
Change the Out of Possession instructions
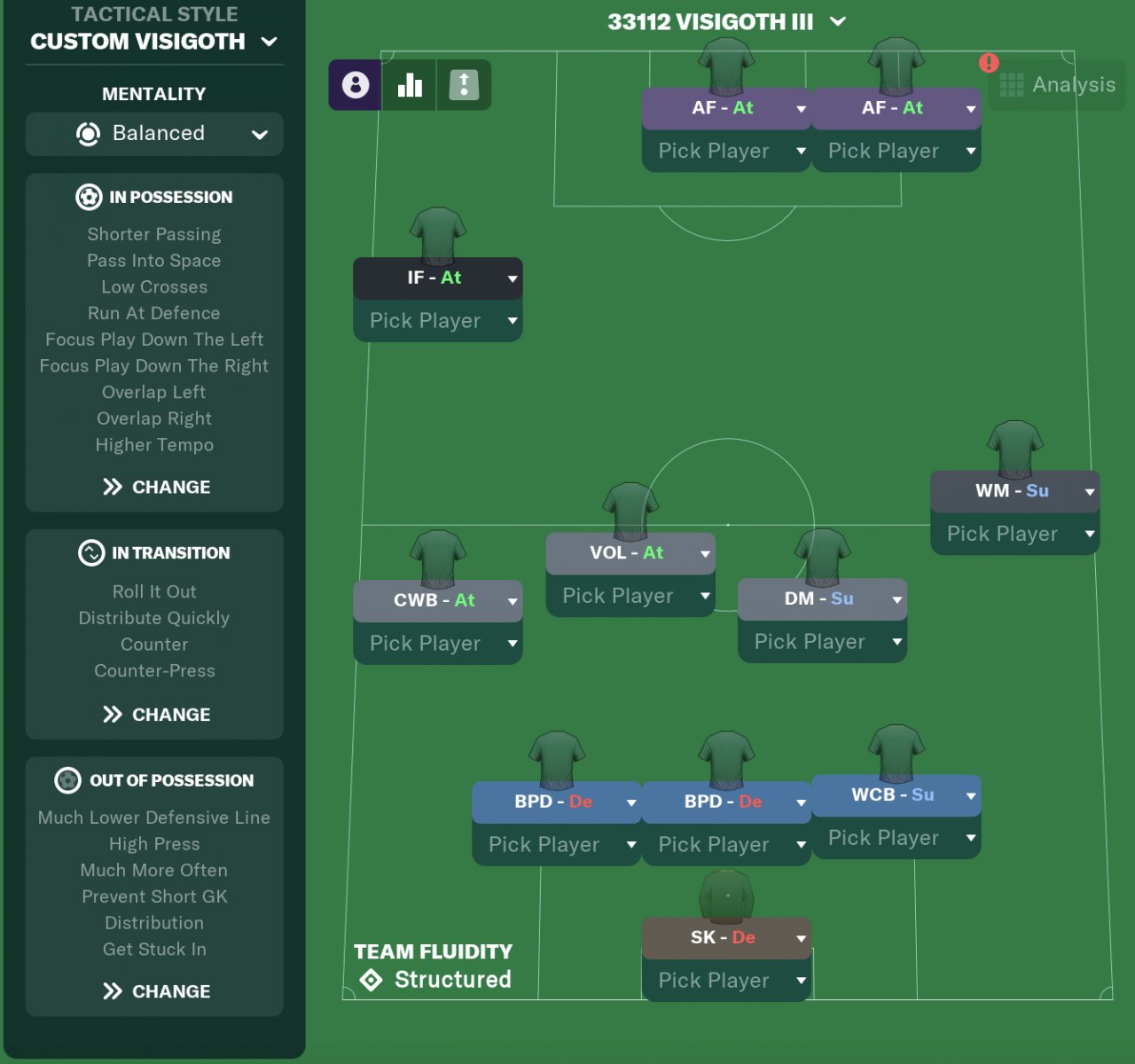(156, 991)
